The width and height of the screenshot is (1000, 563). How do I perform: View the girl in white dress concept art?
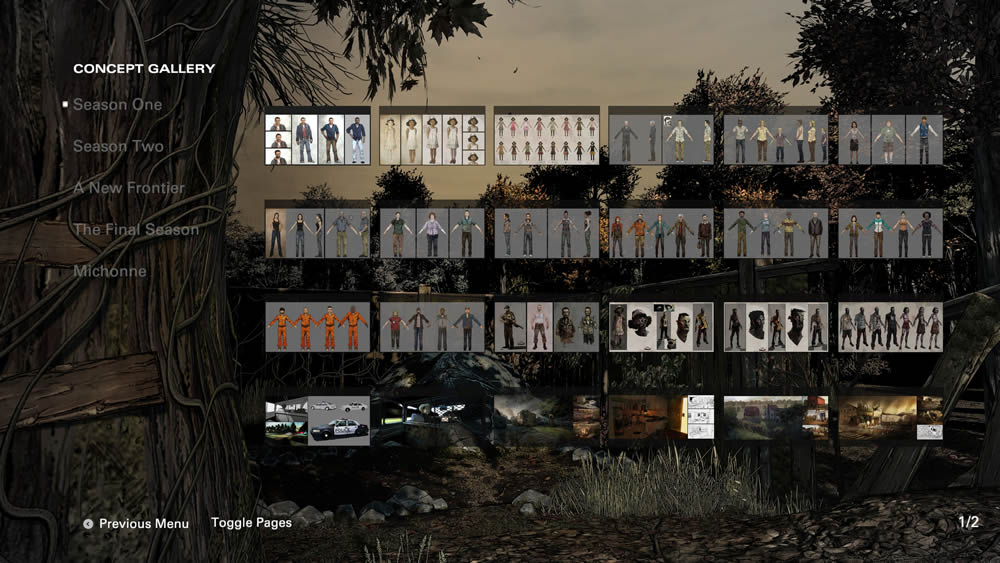(x=432, y=139)
